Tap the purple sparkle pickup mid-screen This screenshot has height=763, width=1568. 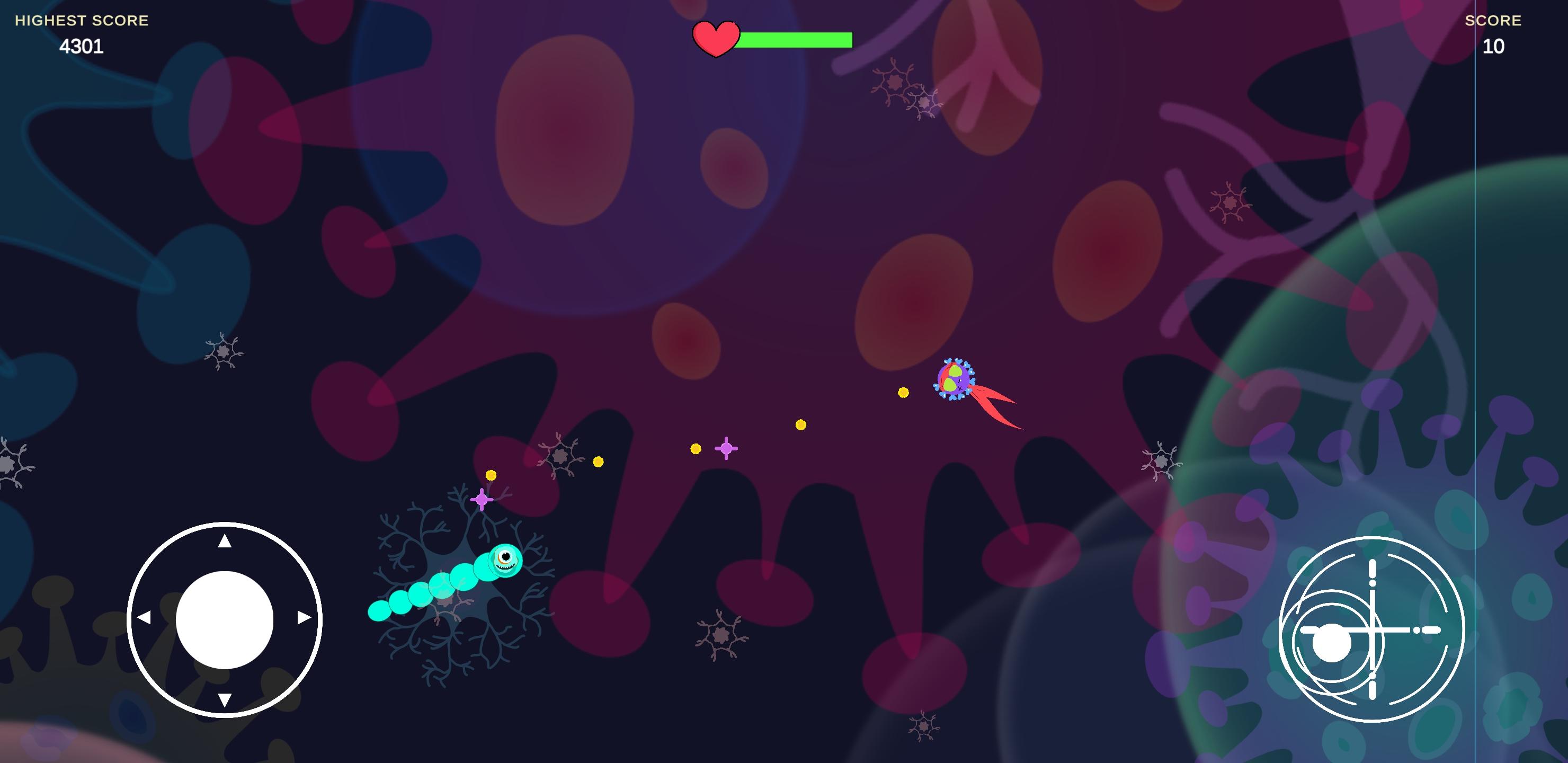point(726,448)
